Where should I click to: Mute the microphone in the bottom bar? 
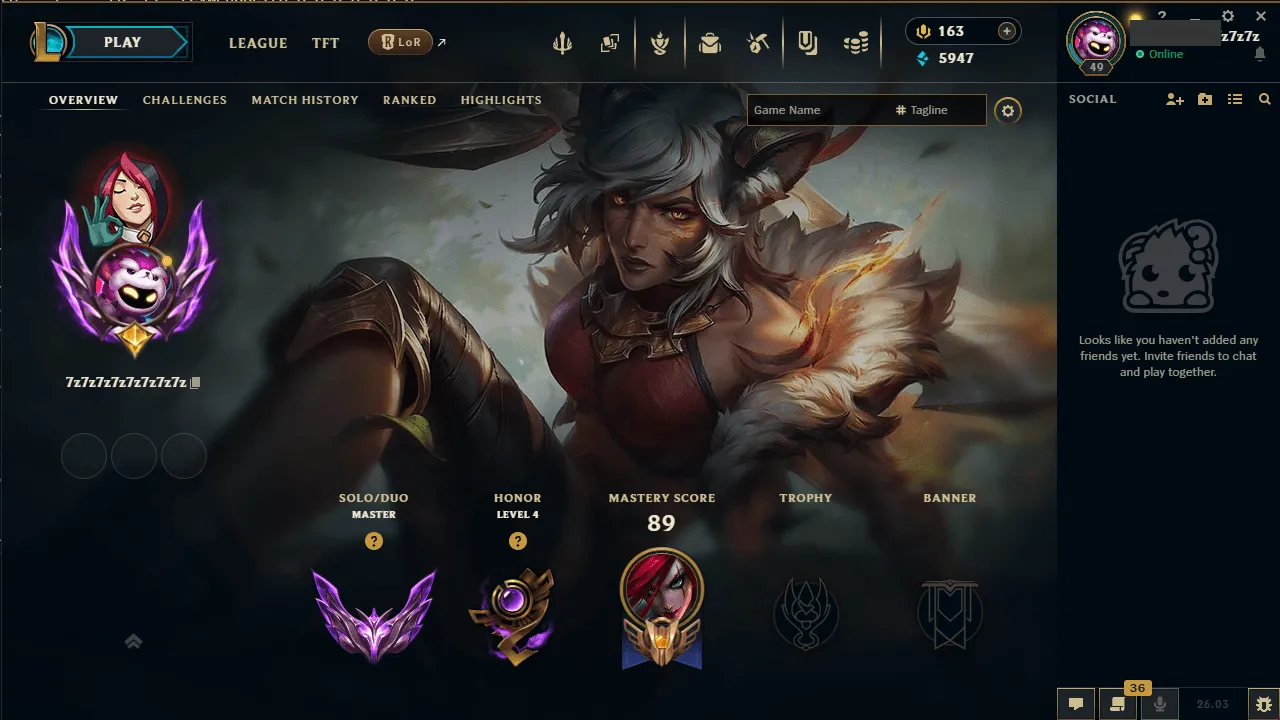pos(1160,704)
